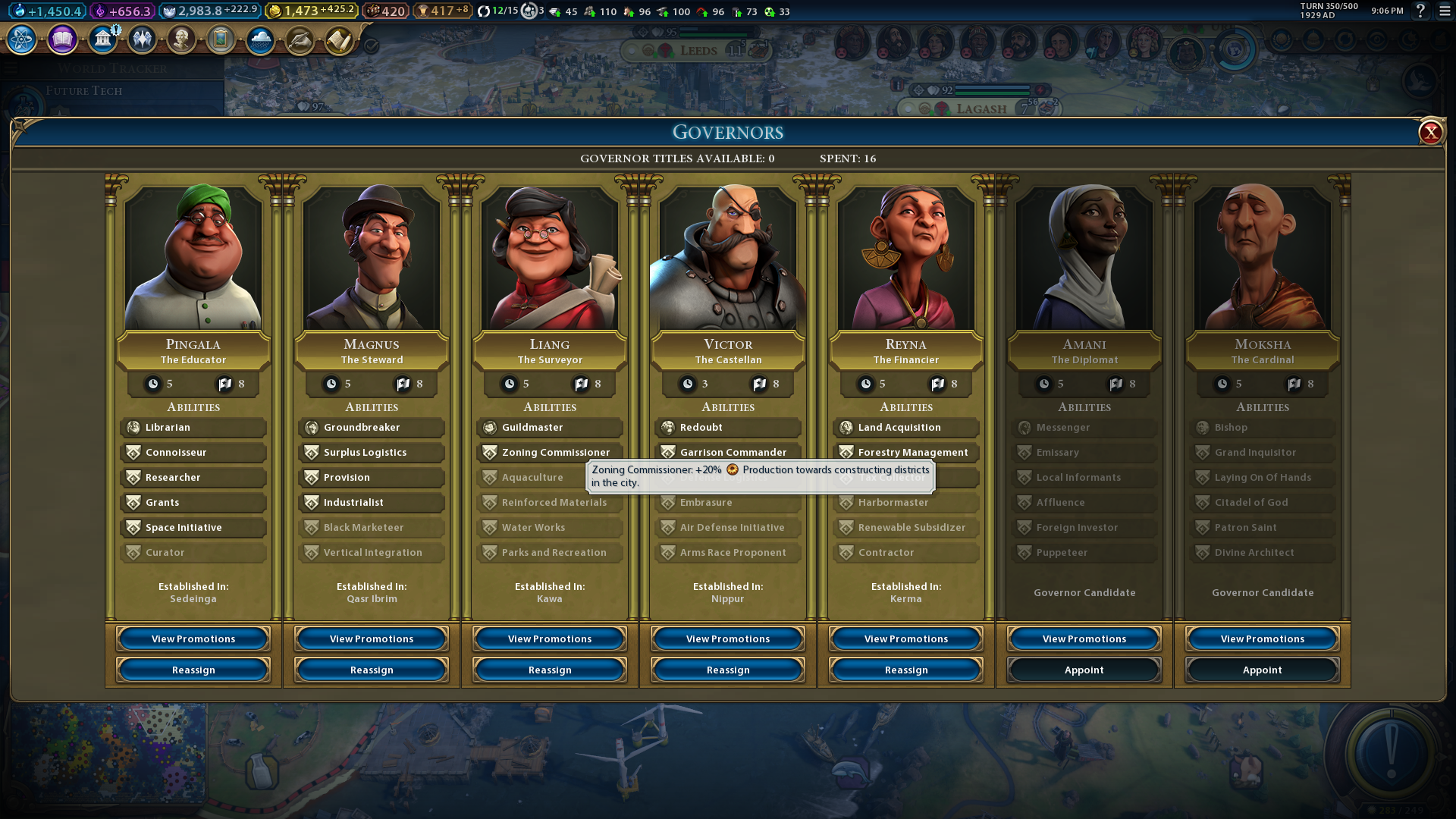Select Pingala's Space Initiative ability
This screenshot has width=1456, height=819.
(193, 528)
